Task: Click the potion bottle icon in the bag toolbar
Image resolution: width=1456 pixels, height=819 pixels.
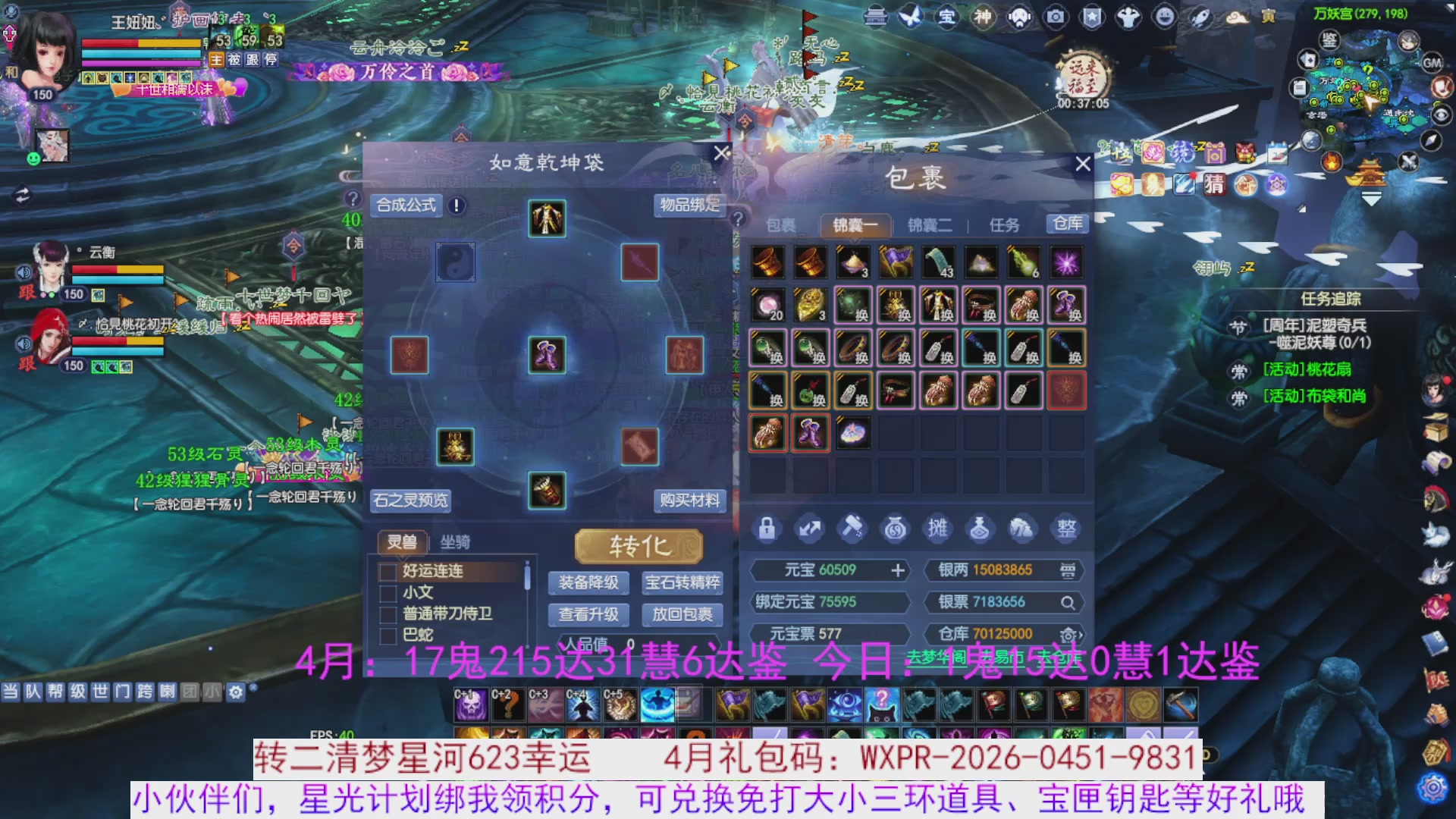Action: pyautogui.click(x=980, y=529)
